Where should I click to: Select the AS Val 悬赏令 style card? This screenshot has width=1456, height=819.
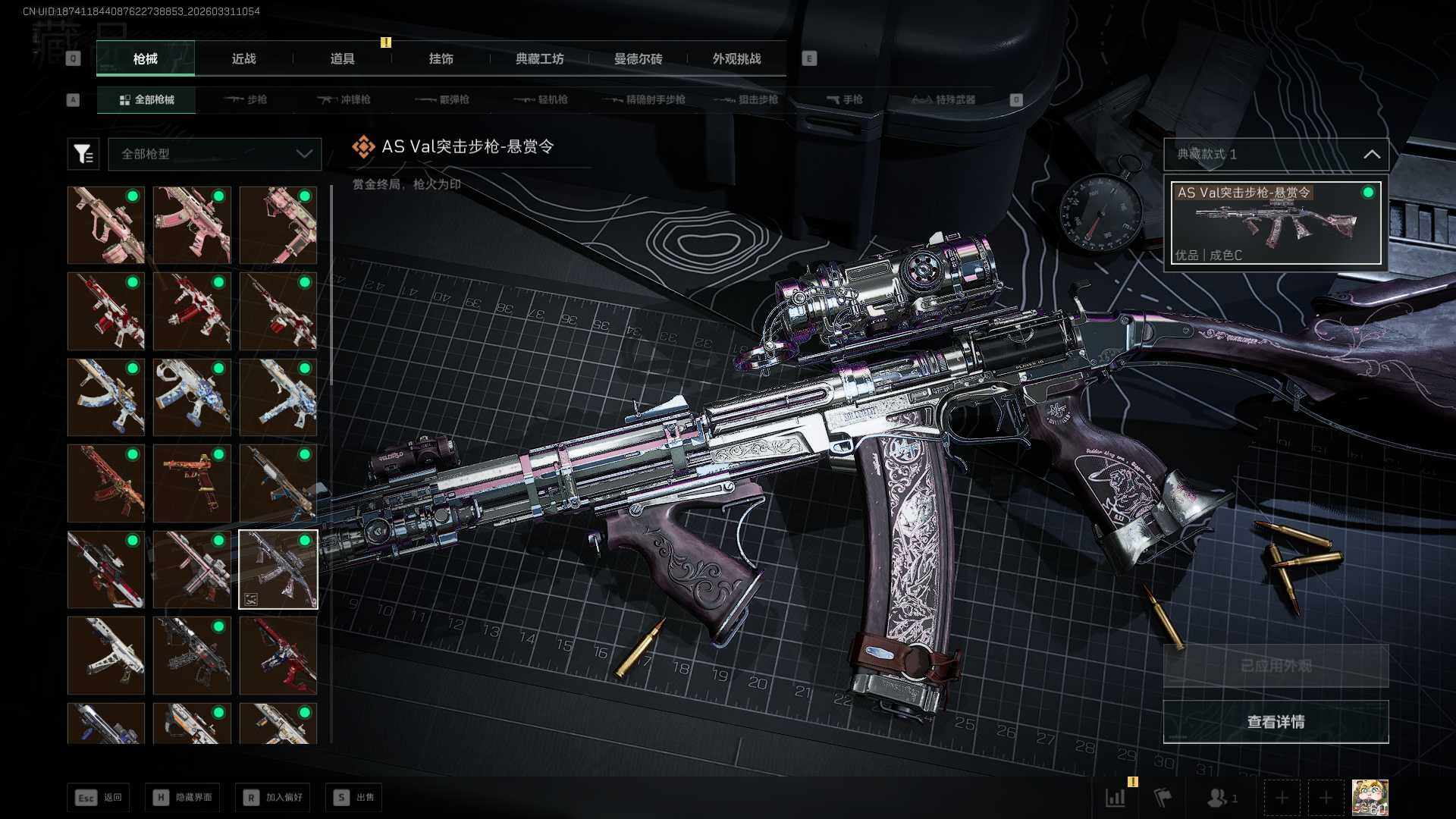click(x=1276, y=223)
